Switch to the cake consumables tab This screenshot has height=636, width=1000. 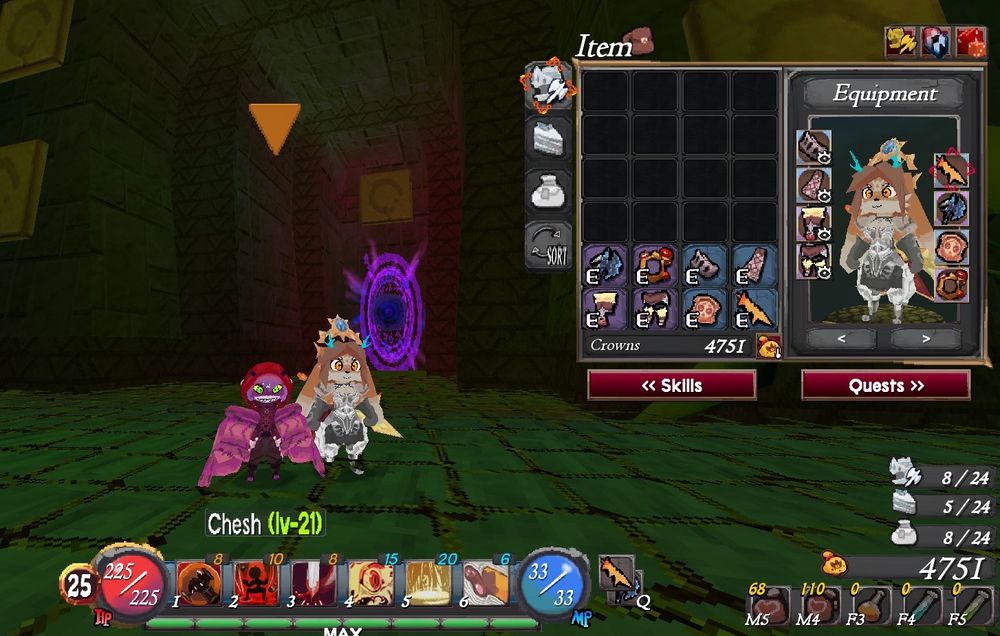pyautogui.click(x=549, y=138)
